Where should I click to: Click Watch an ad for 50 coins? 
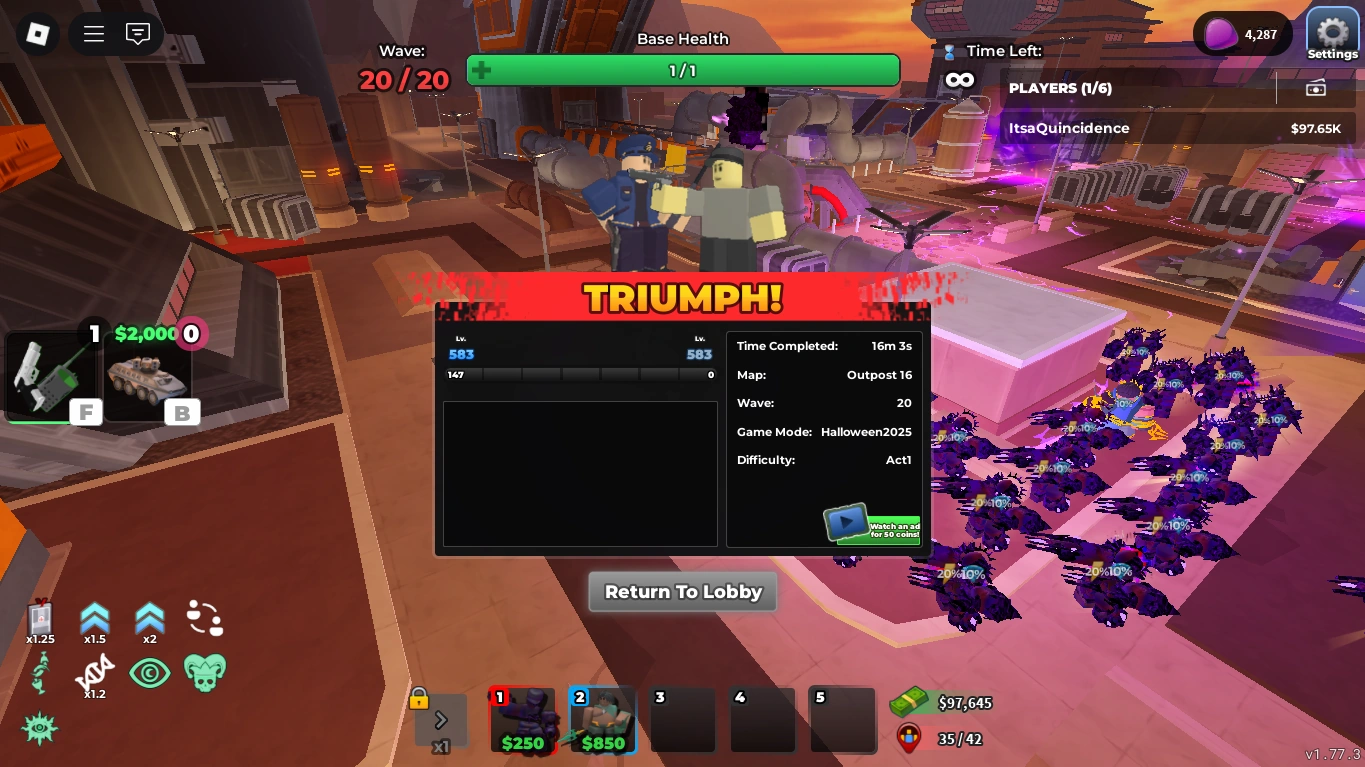872,525
